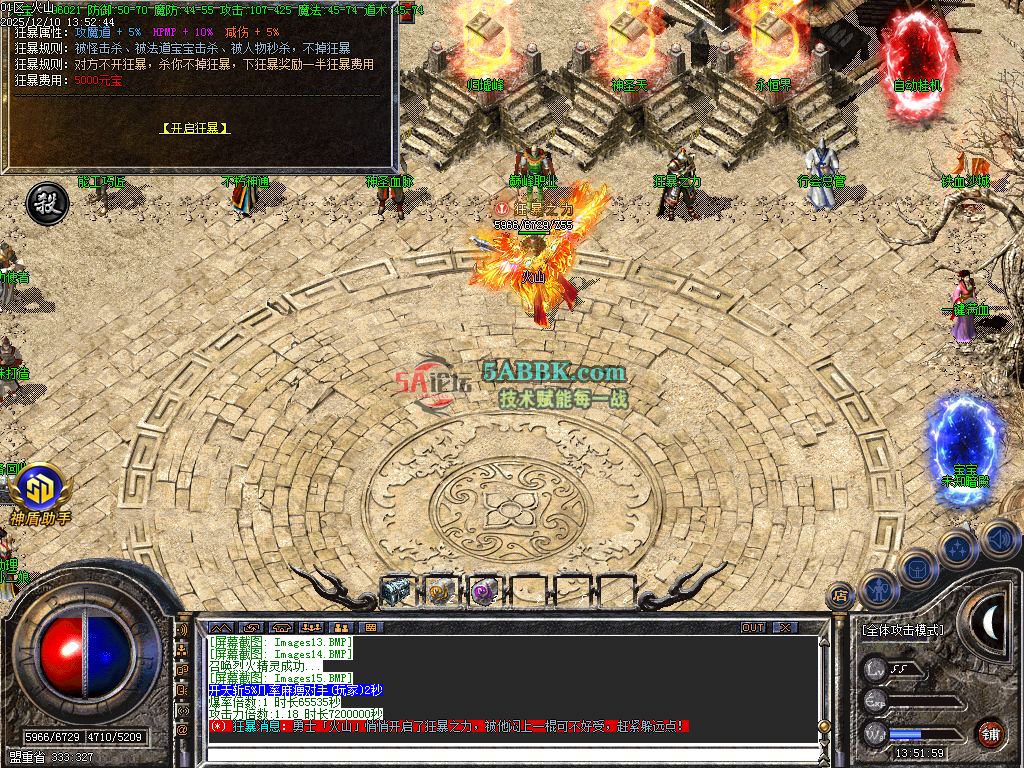Click the @ chat channel side button
The height and width of the screenshot is (768, 1024).
pyautogui.click(x=183, y=730)
